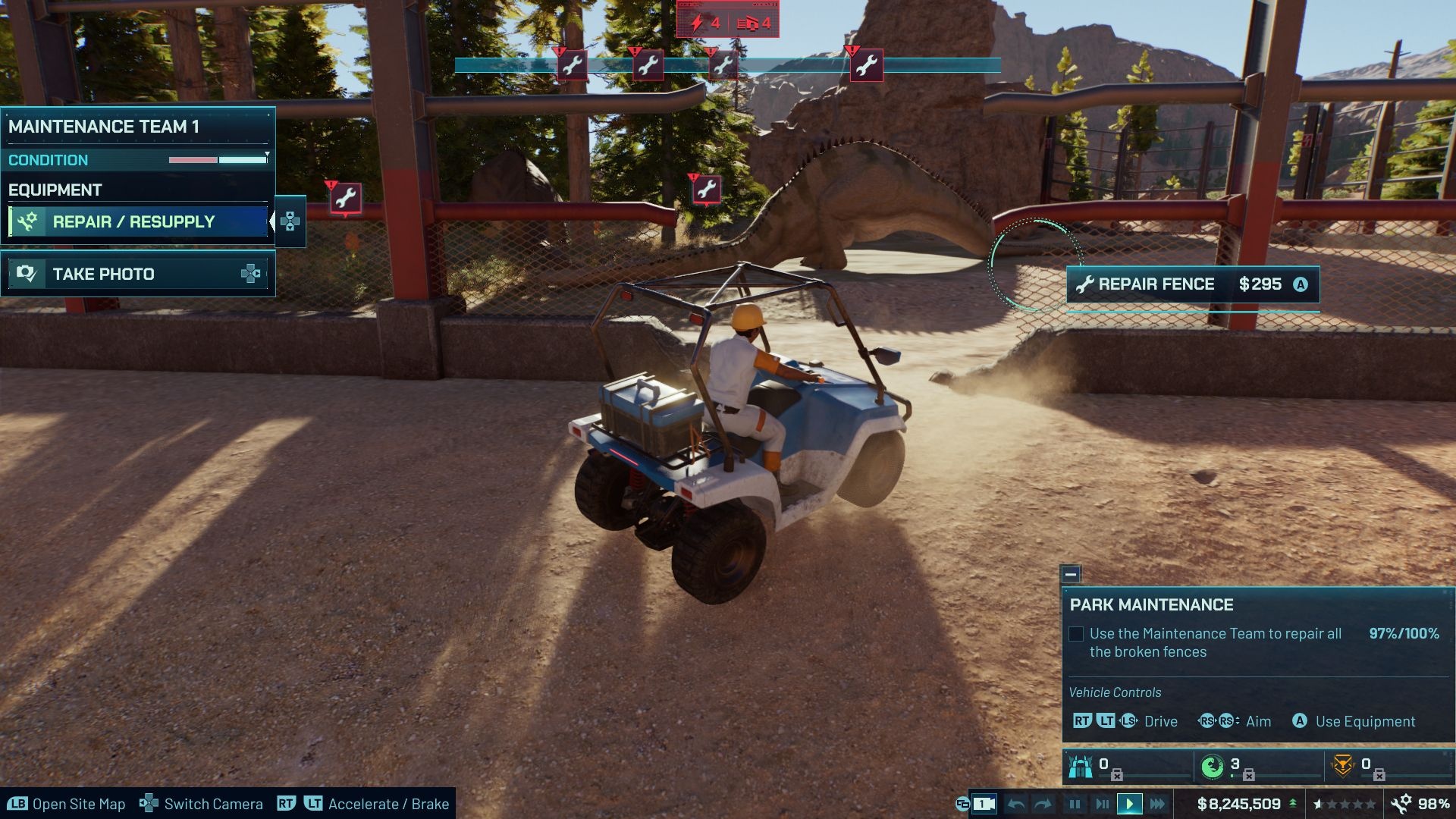This screenshot has width=1456, height=819.
Task: Select the orange security division icon
Action: click(x=1343, y=767)
